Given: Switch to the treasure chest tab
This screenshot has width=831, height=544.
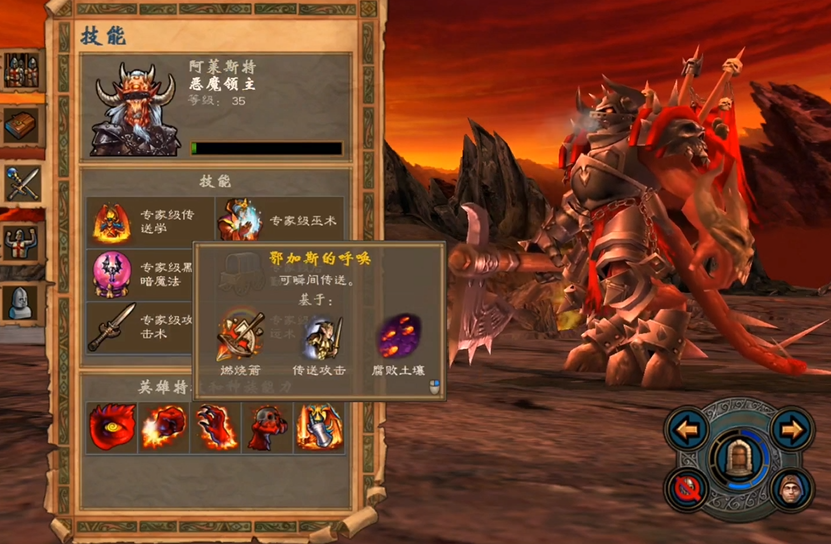Looking at the screenshot, I should tap(21, 124).
